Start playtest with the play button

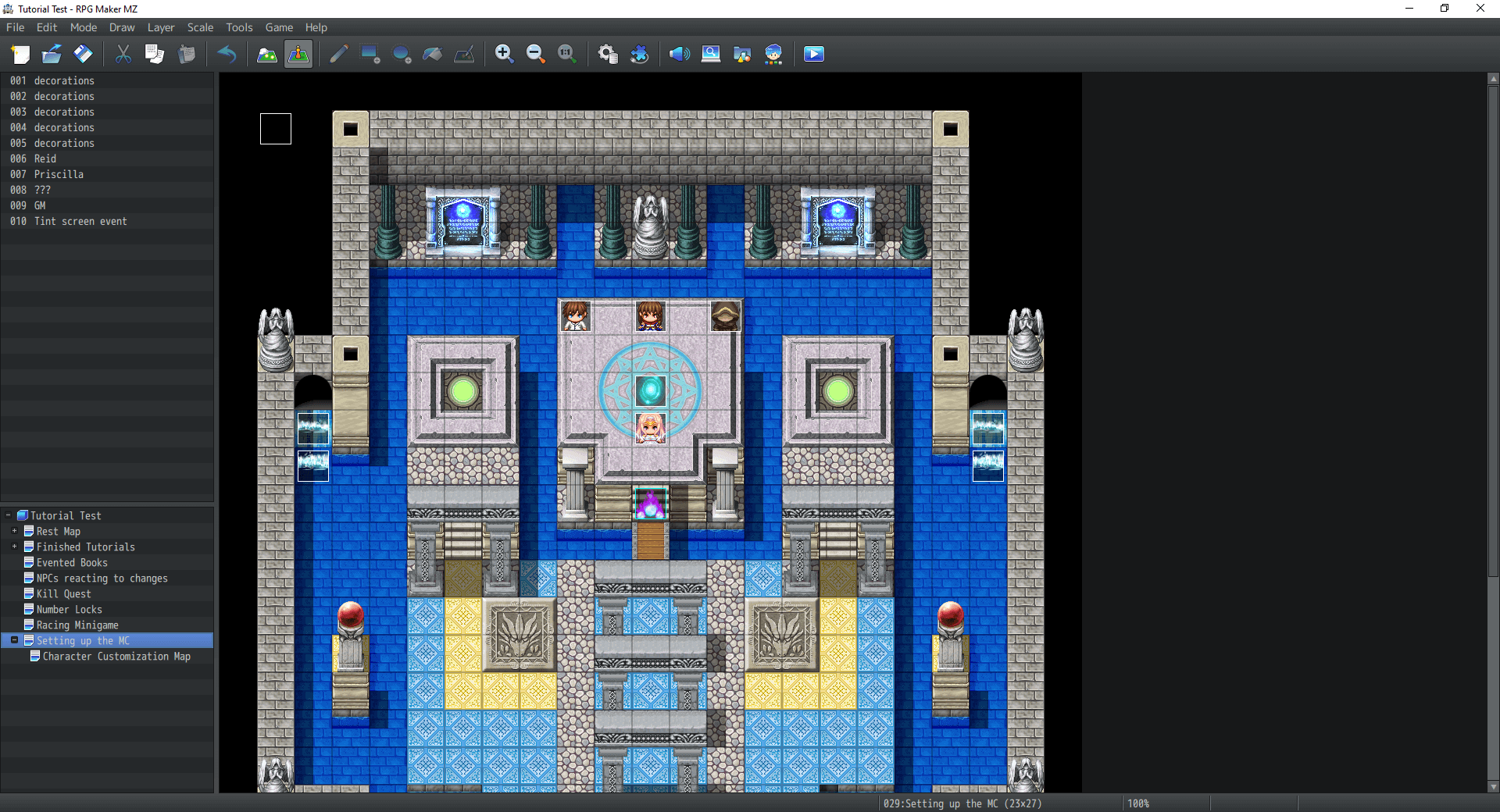click(x=813, y=54)
